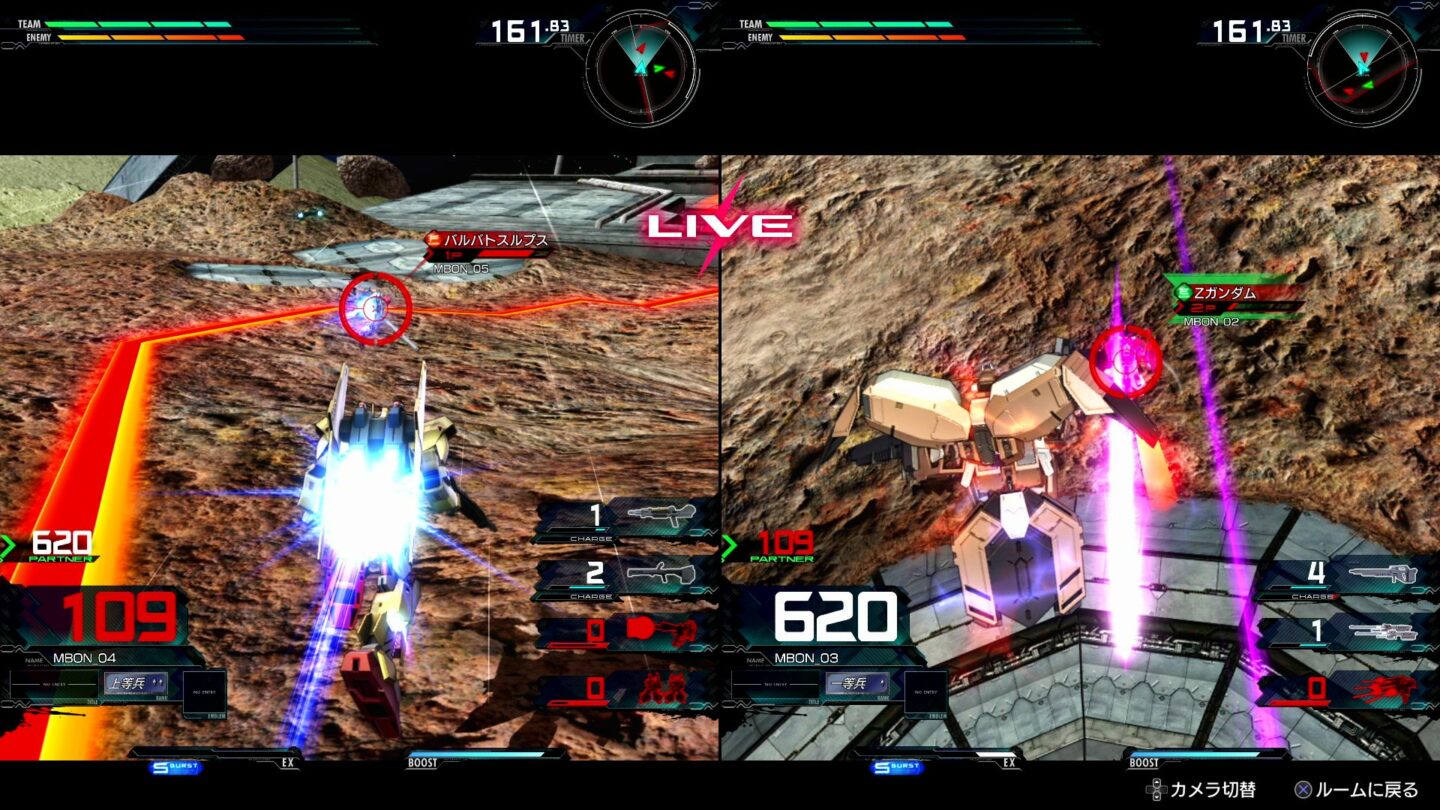The height and width of the screenshot is (810, 1440).
Task: Select the MBON_03 player nameplate
Action: (806, 657)
